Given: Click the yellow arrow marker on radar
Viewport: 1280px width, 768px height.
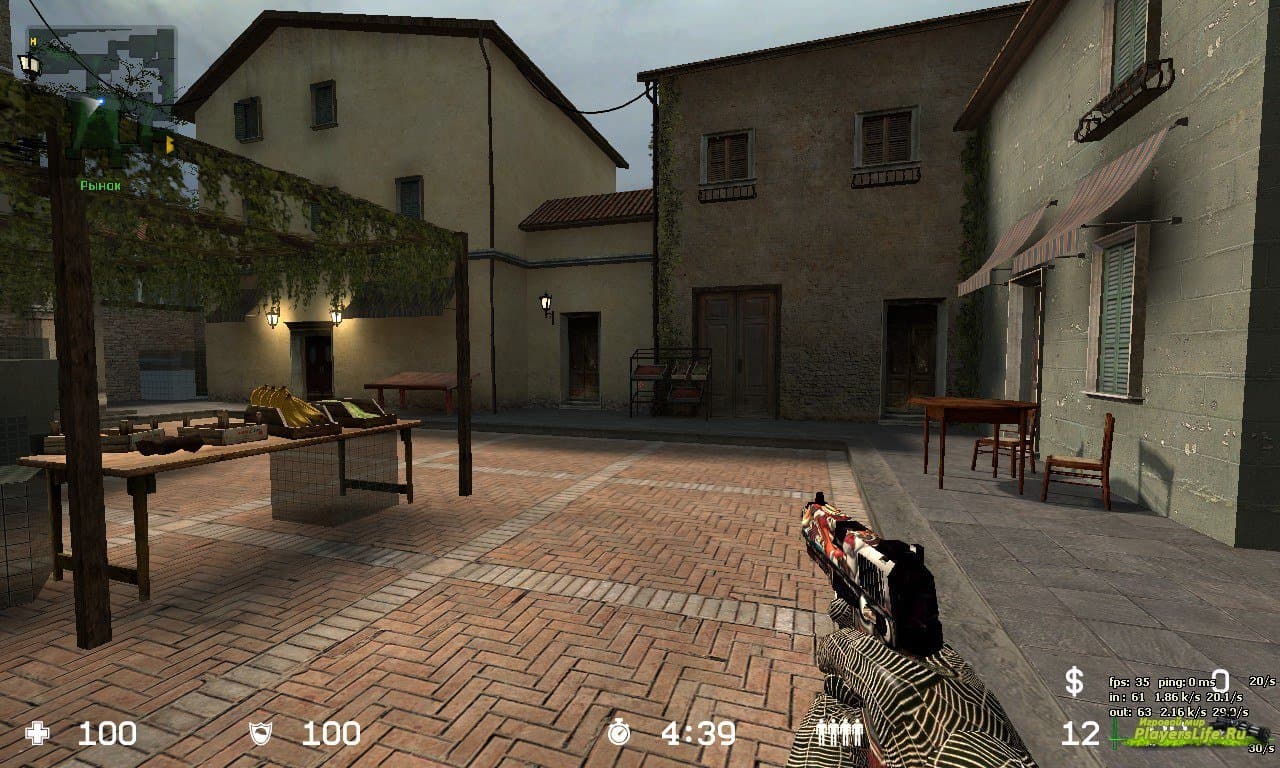Looking at the screenshot, I should (x=169, y=145).
